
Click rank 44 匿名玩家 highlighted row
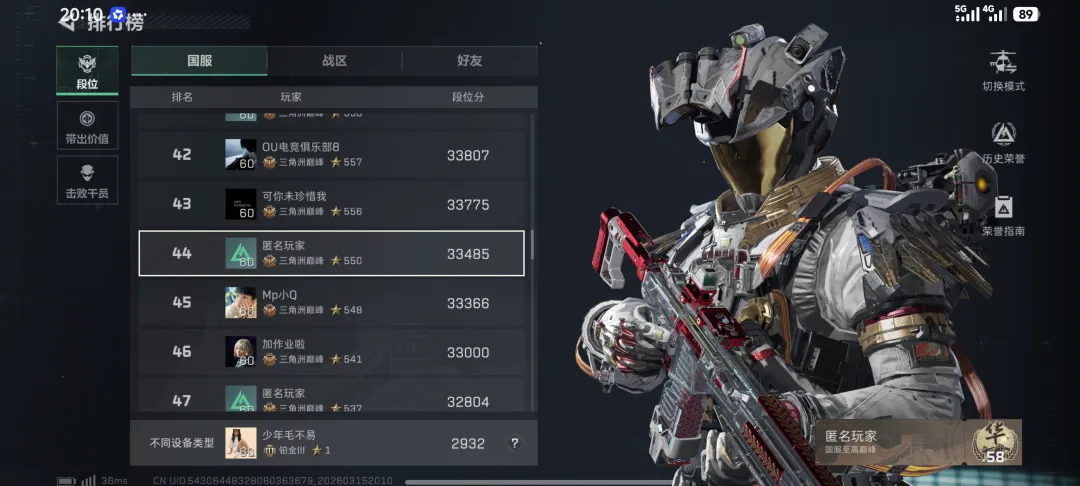click(331, 253)
